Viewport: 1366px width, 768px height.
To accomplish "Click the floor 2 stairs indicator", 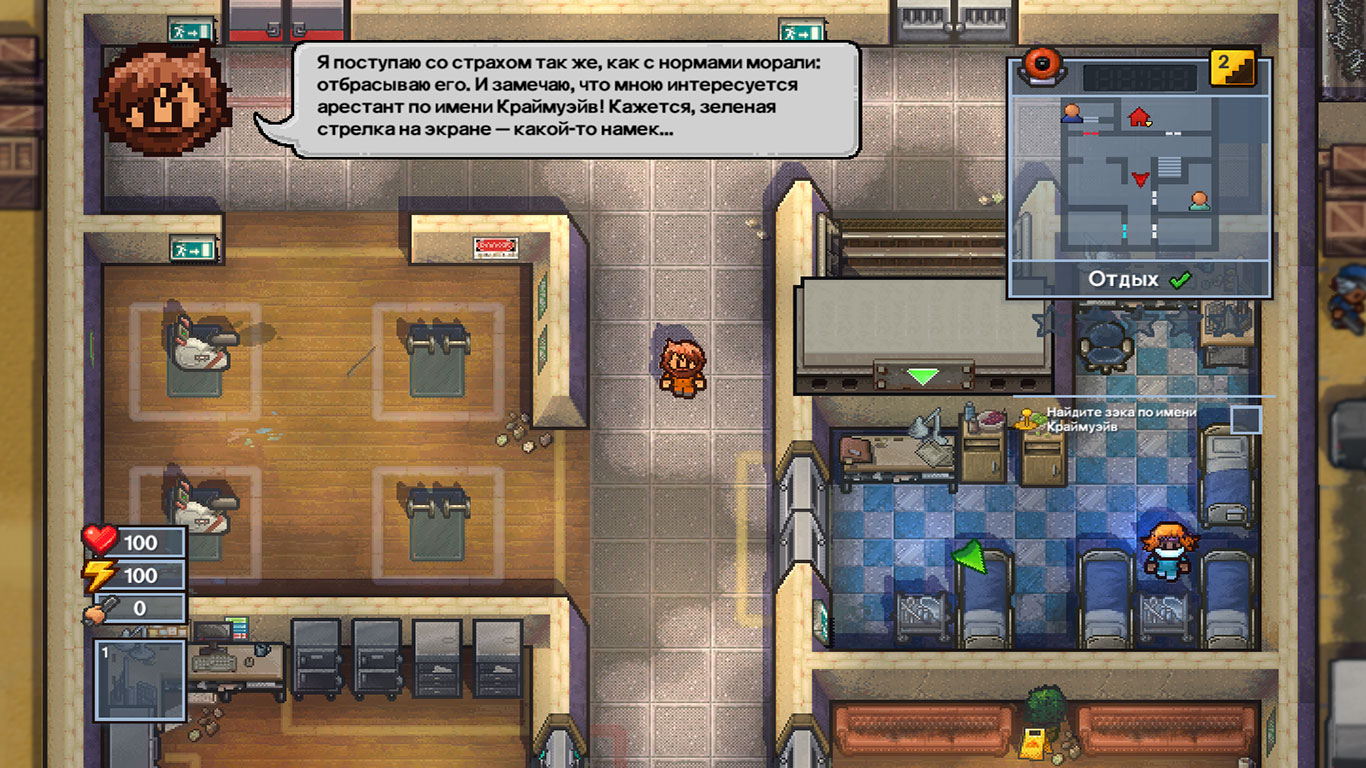I will click(x=1233, y=68).
